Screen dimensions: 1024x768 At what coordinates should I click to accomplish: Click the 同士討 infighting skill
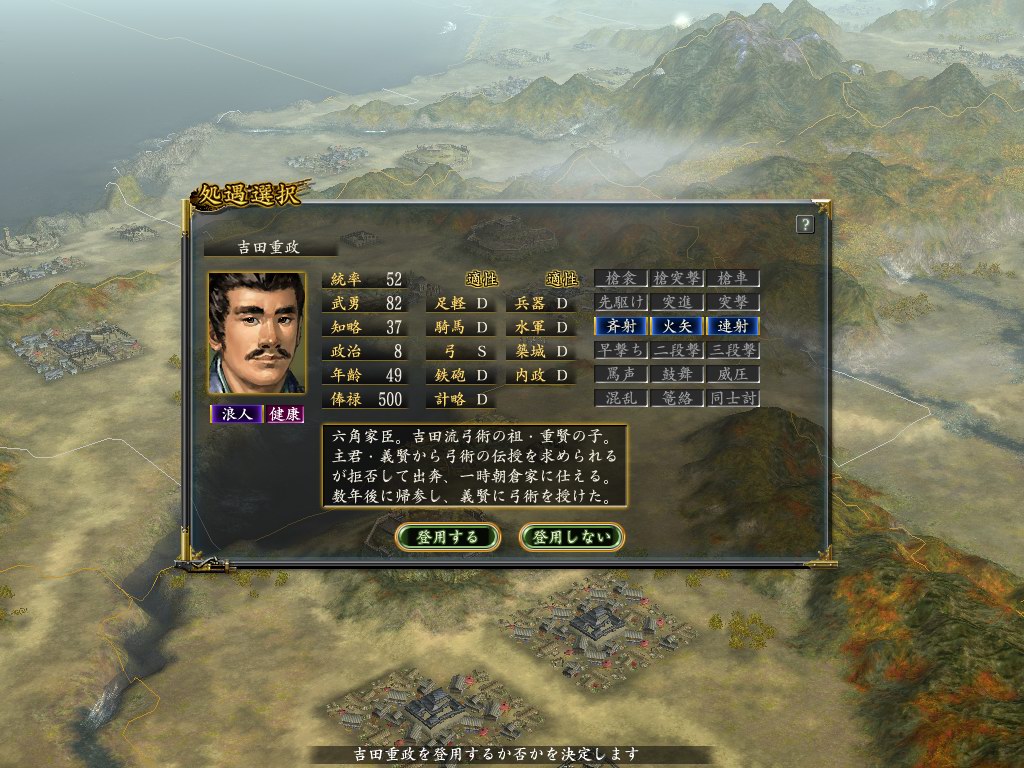[x=733, y=398]
